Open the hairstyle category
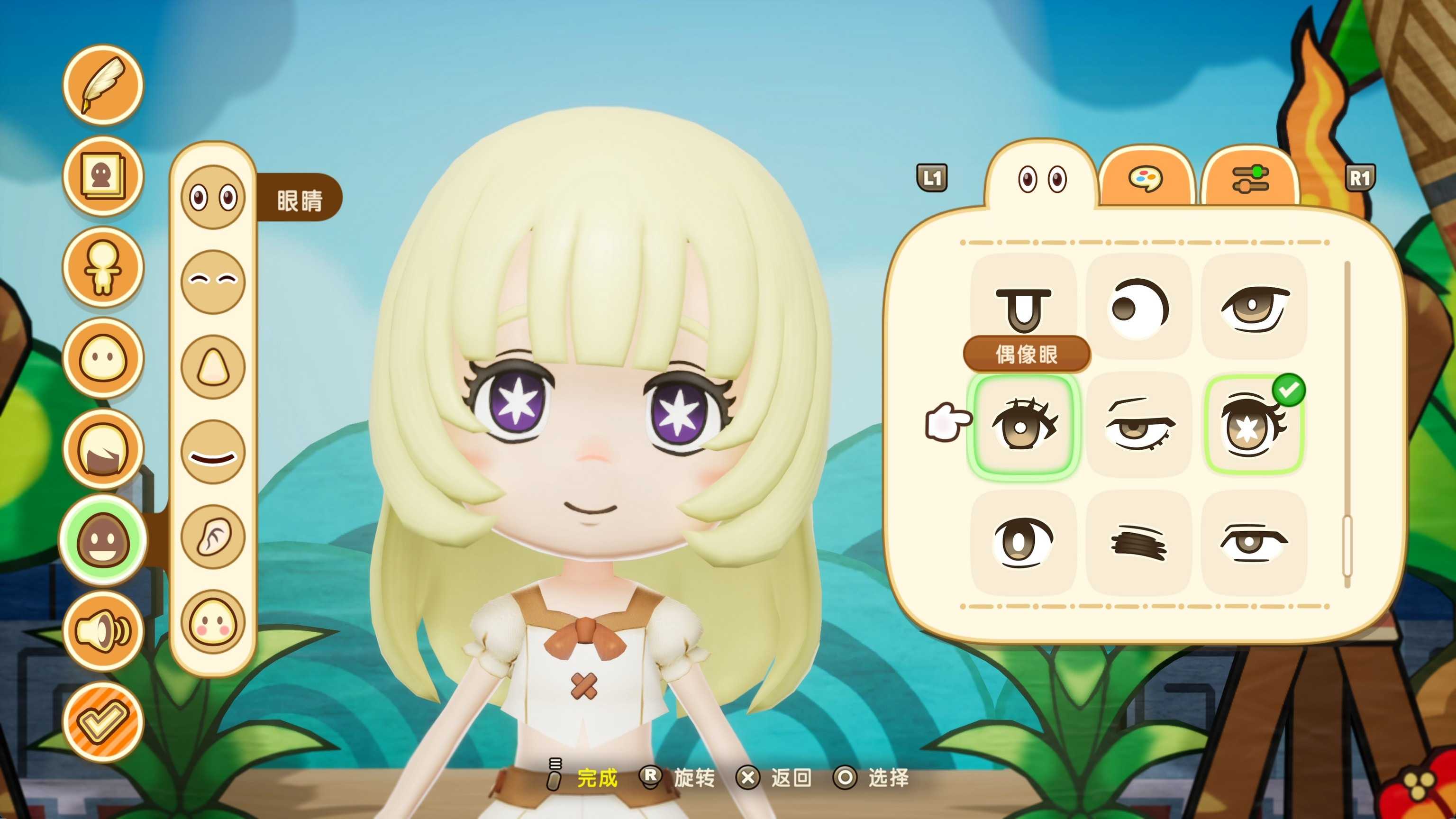 point(103,449)
